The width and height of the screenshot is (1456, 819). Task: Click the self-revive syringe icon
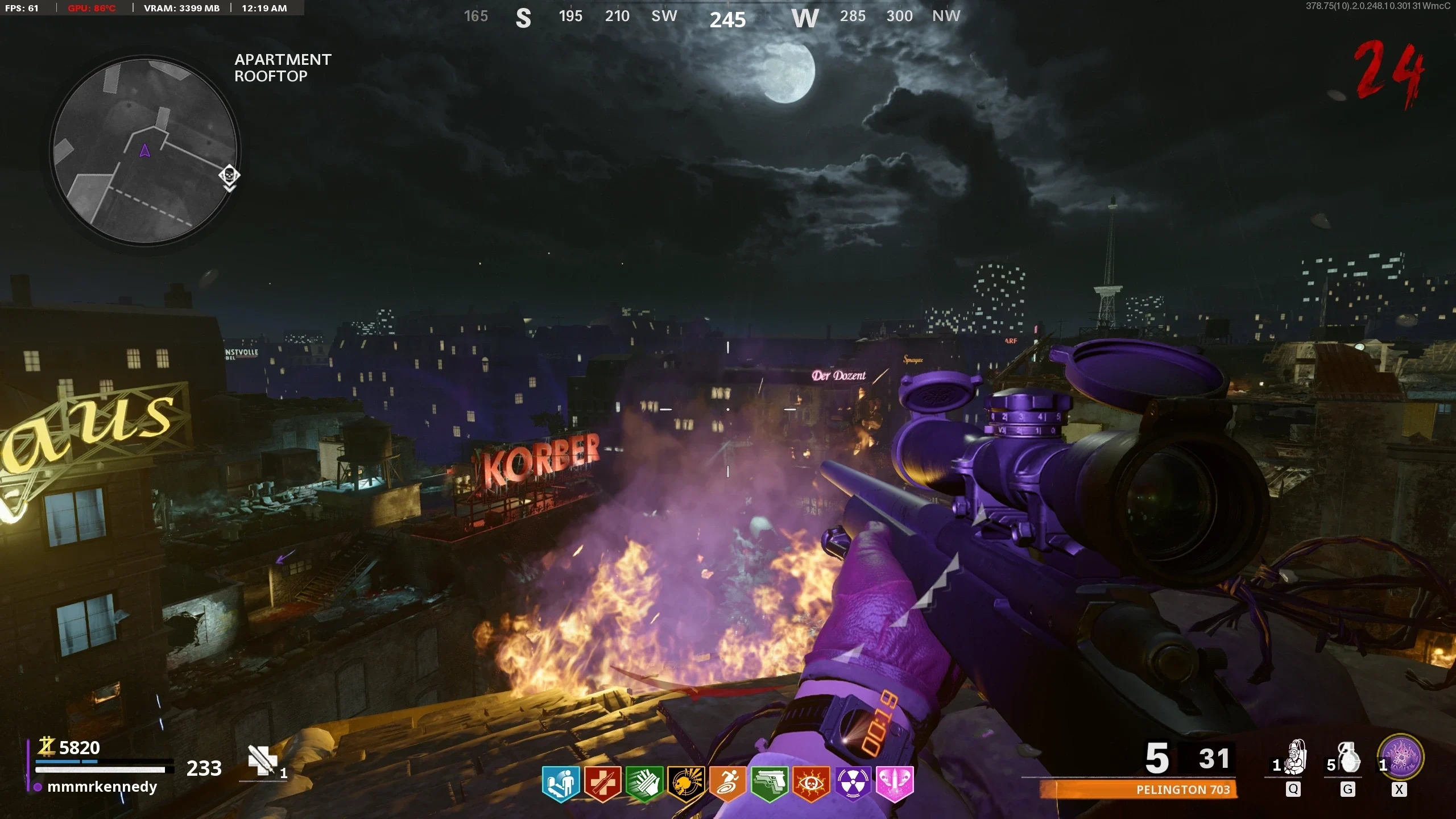262,761
